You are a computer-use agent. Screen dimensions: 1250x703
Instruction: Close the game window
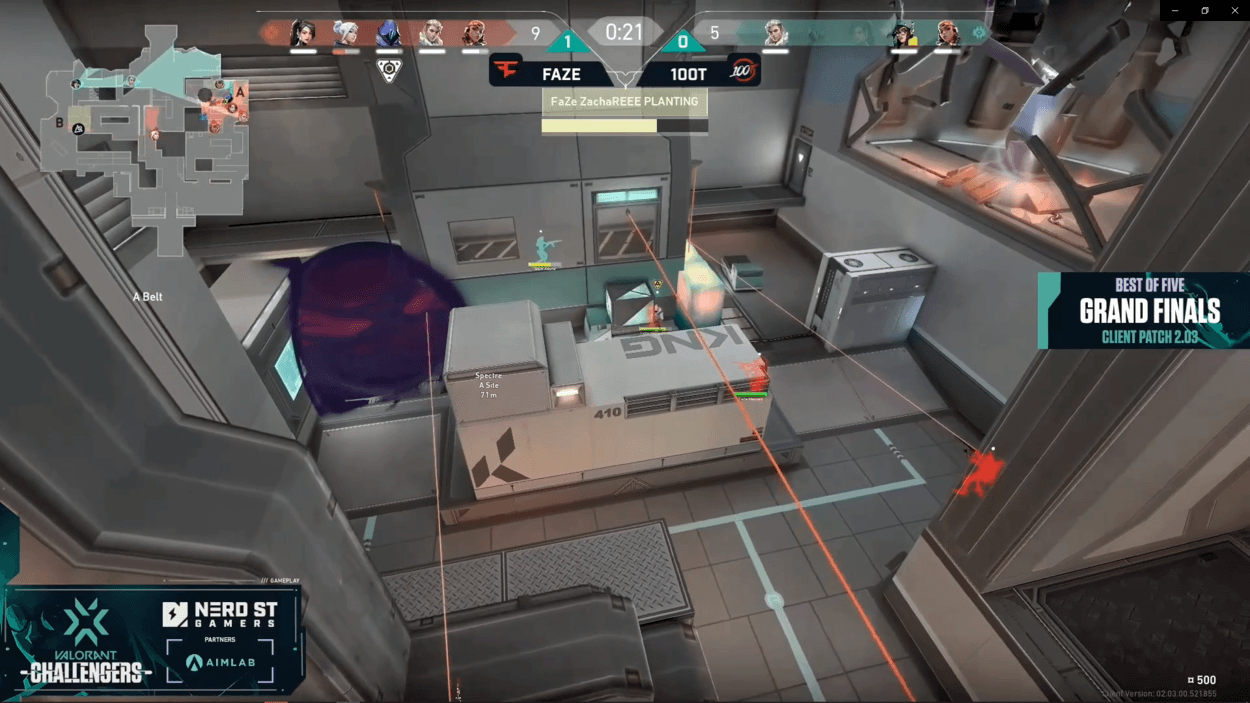(x=1236, y=10)
